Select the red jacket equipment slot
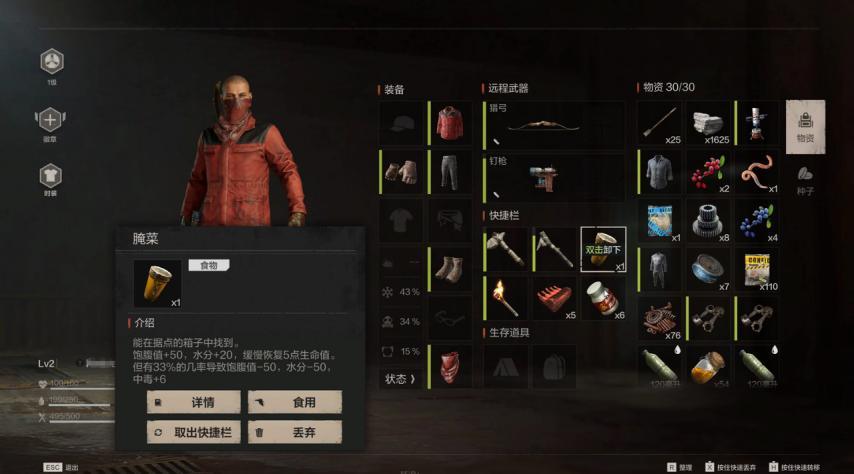The image size is (854, 474). (x=449, y=123)
